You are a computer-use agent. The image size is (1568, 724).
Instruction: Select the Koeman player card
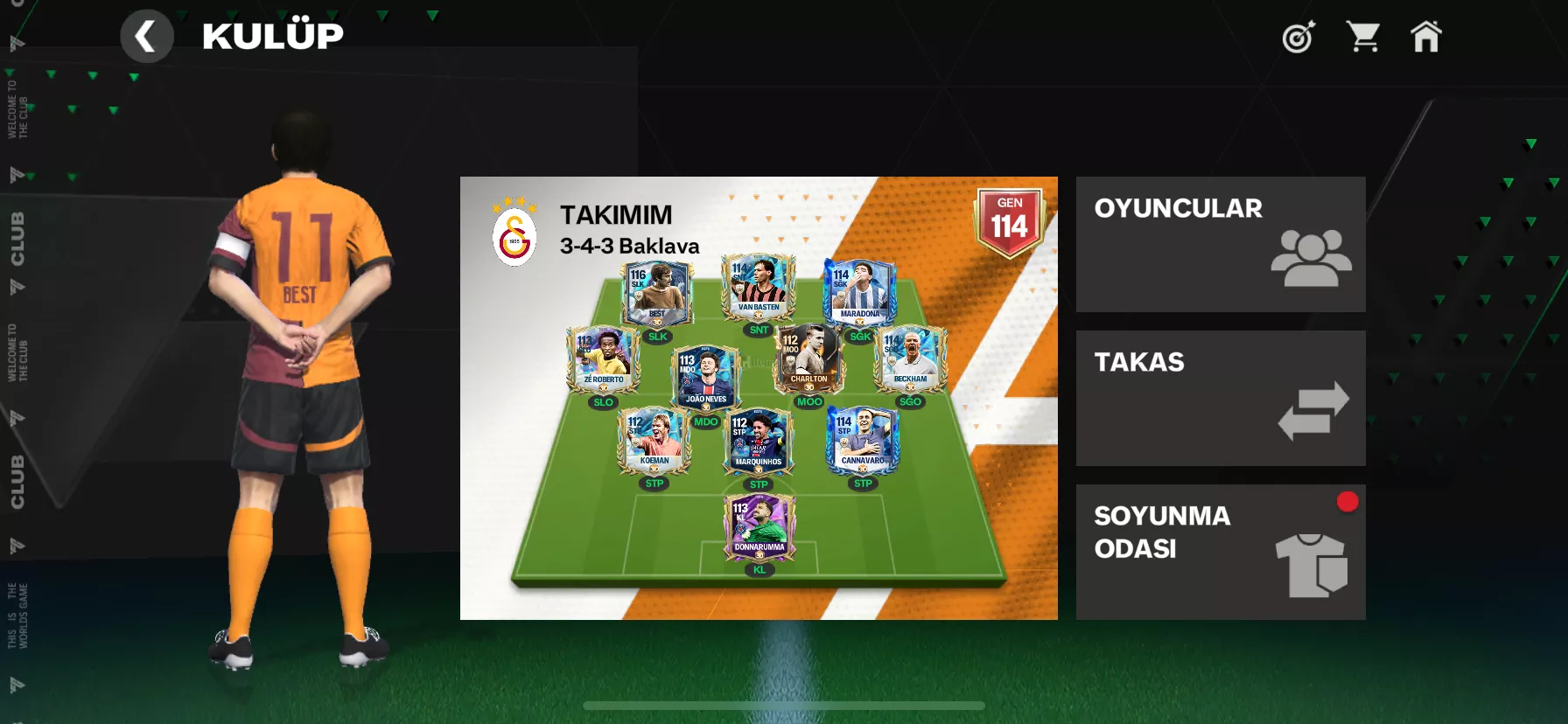654,440
